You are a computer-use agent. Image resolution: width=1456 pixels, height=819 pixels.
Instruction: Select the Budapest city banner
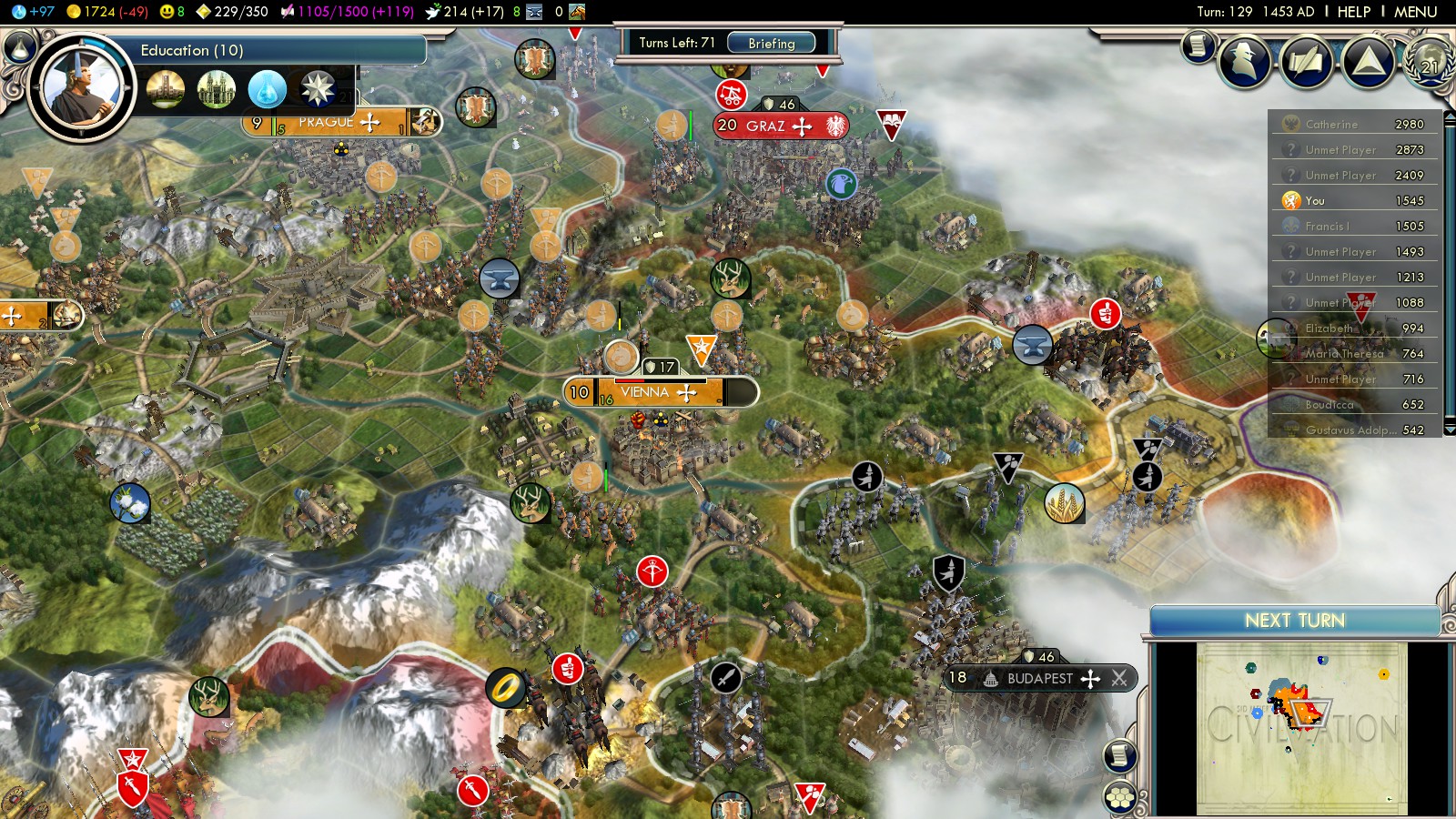1040,678
